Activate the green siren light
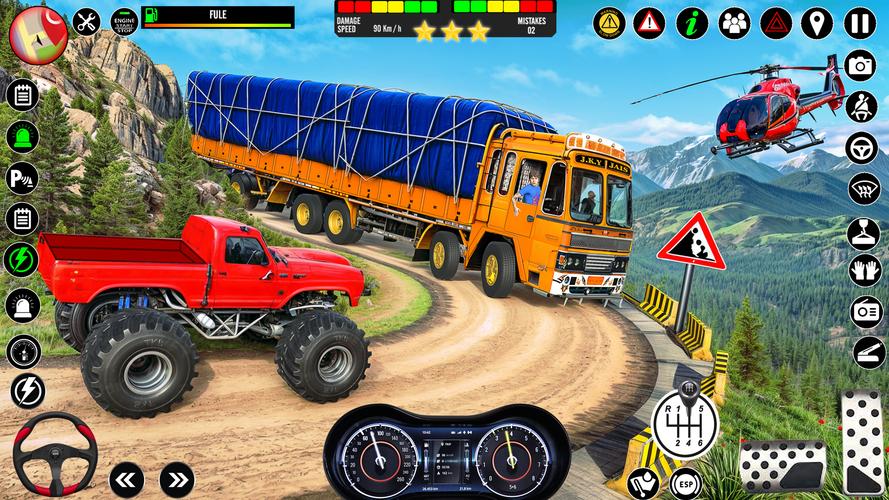The height and width of the screenshot is (500, 889). [x=22, y=136]
